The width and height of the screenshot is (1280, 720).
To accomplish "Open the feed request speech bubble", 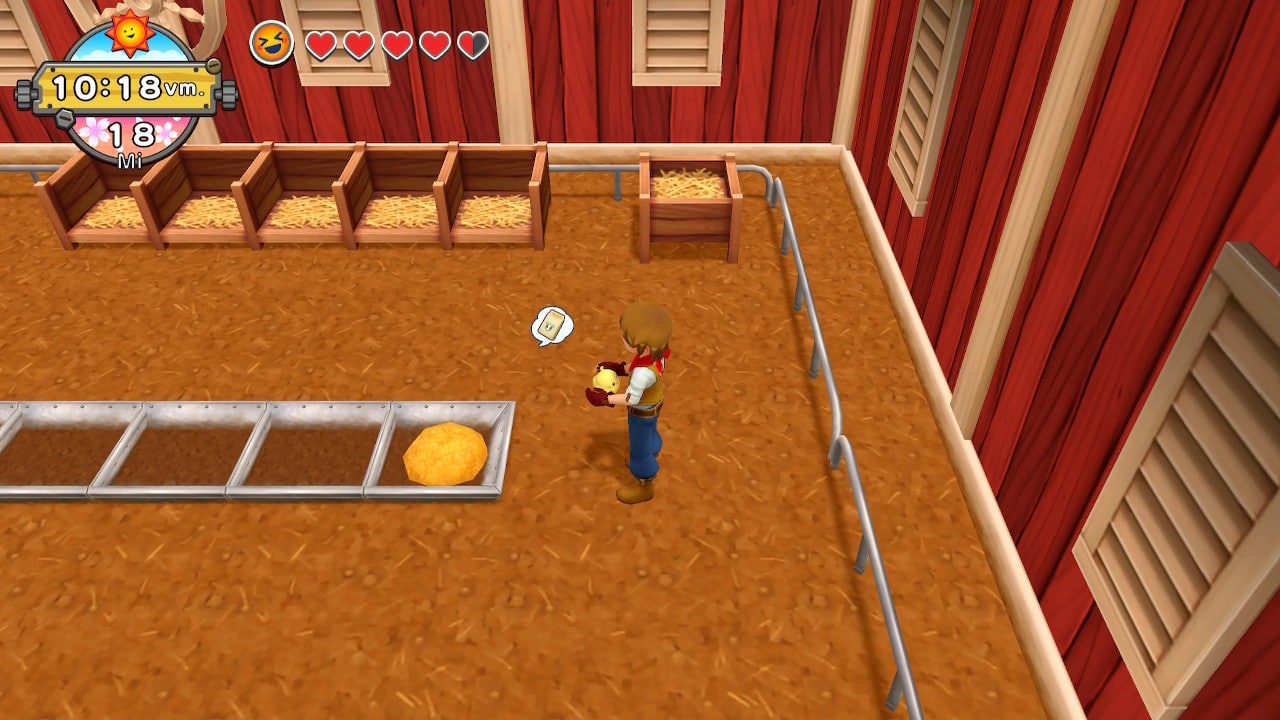I will click(552, 326).
